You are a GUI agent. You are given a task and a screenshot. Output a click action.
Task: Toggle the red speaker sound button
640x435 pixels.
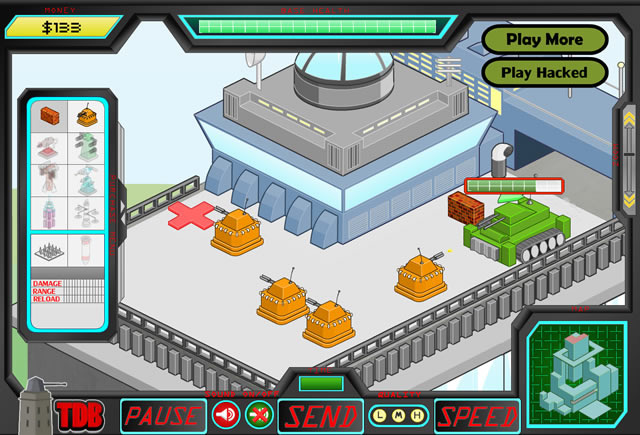coord(226,415)
